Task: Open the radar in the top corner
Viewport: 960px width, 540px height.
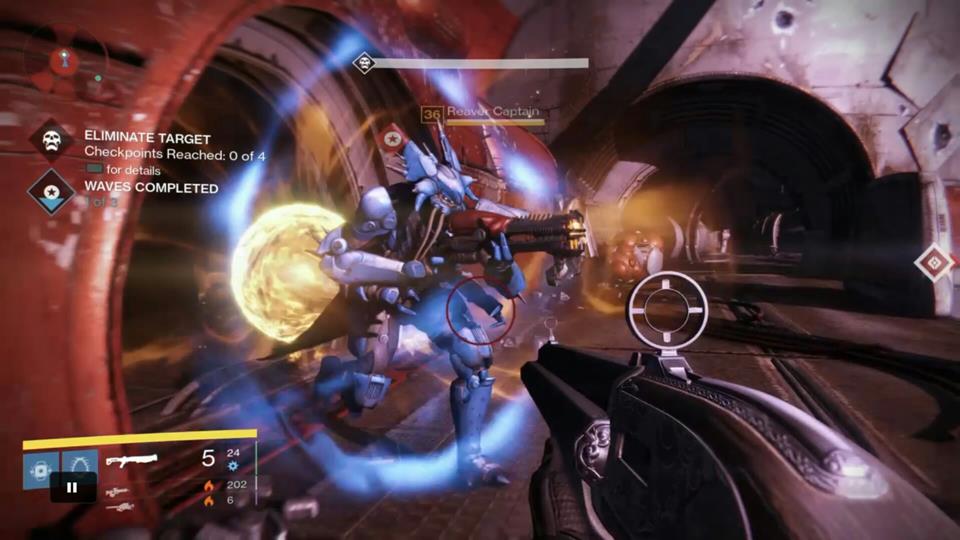Action: pos(66,62)
